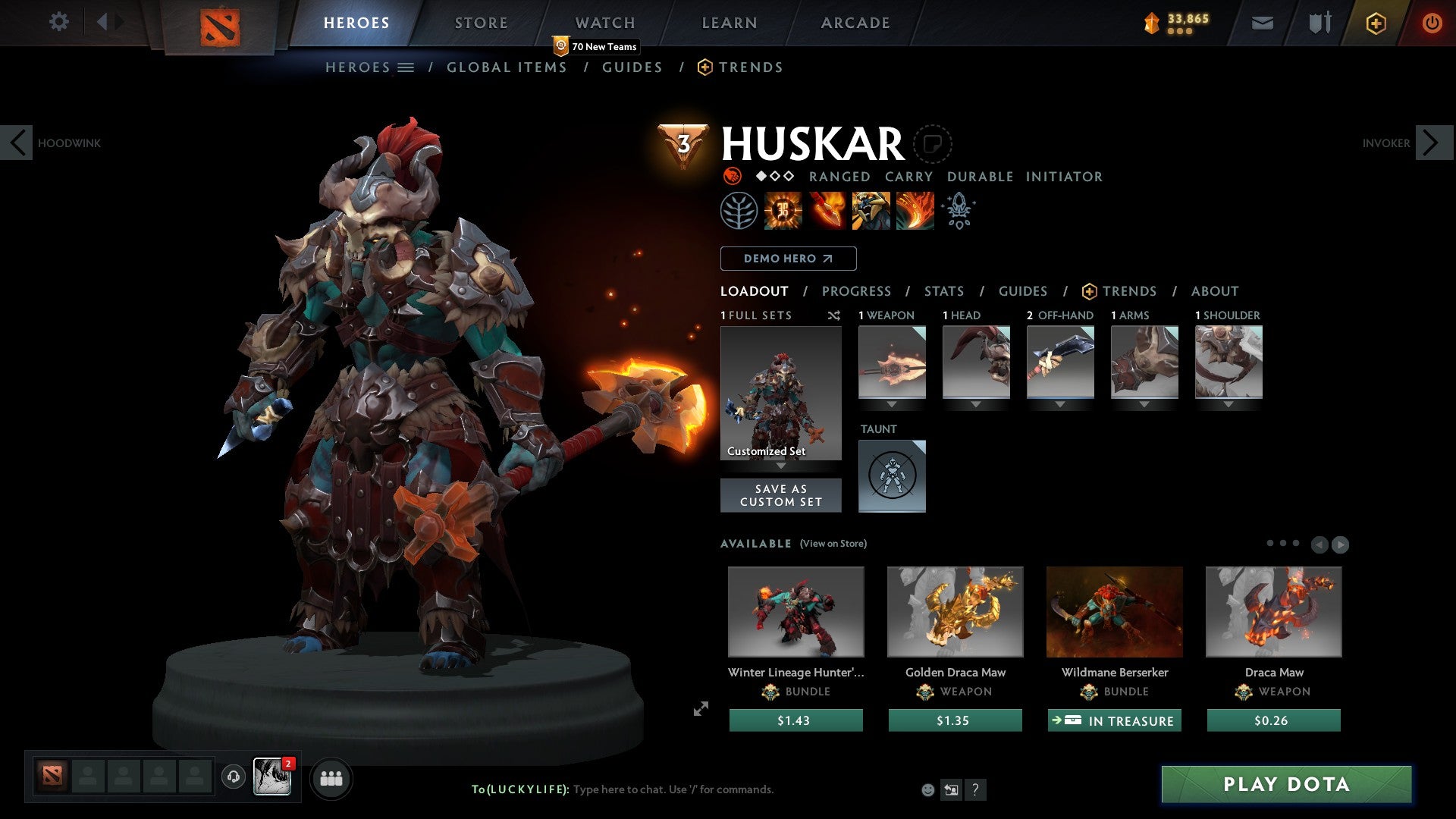This screenshot has width=1456, height=819.
Task: Open the Aghanim's Scepter upgrade icon
Action: click(958, 211)
